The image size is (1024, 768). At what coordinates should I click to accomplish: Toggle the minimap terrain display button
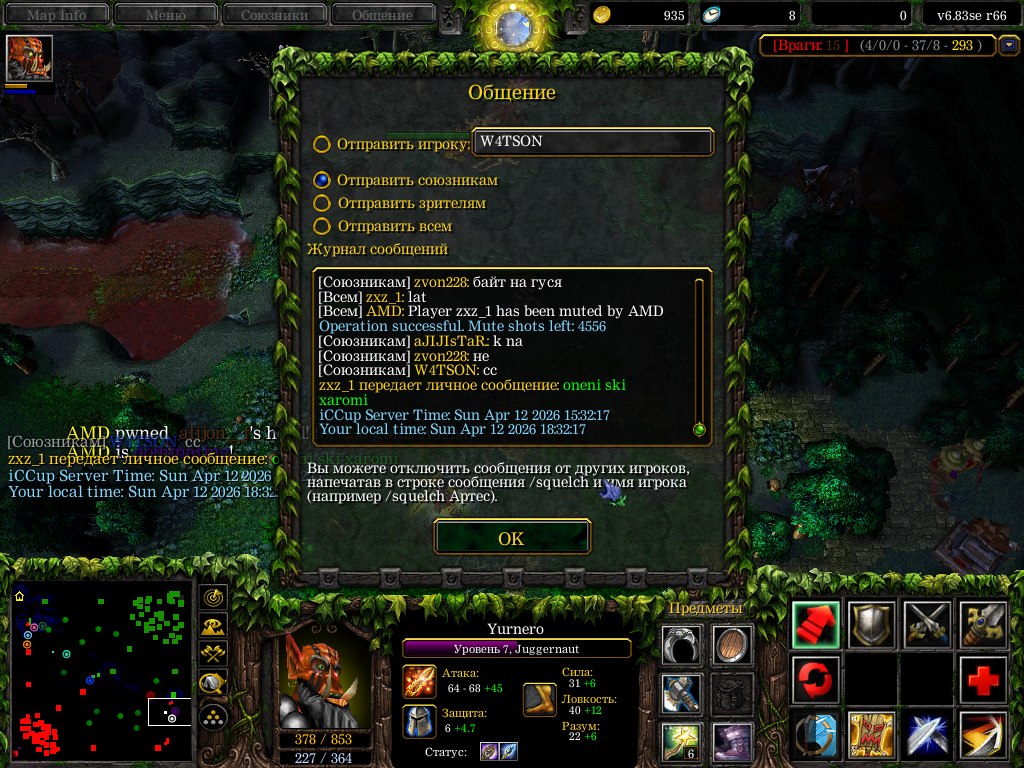[213, 626]
